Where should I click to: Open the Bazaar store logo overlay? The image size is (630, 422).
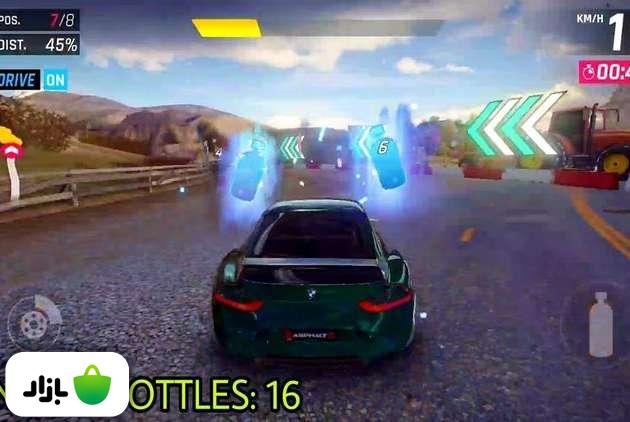[66, 385]
